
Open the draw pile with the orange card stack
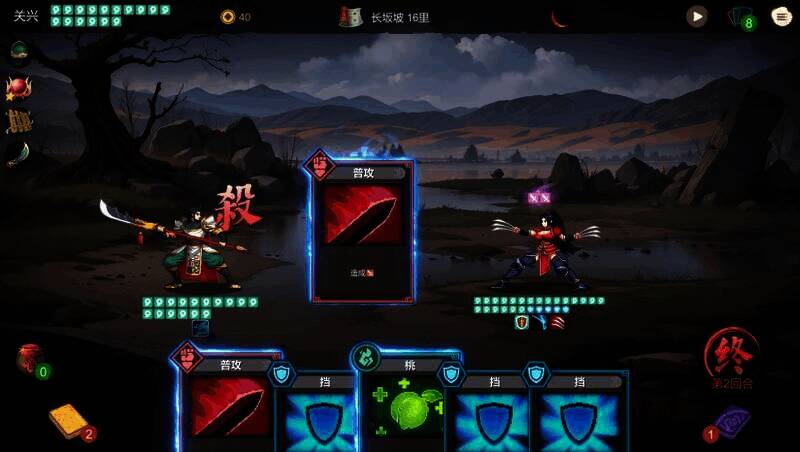coord(69,421)
